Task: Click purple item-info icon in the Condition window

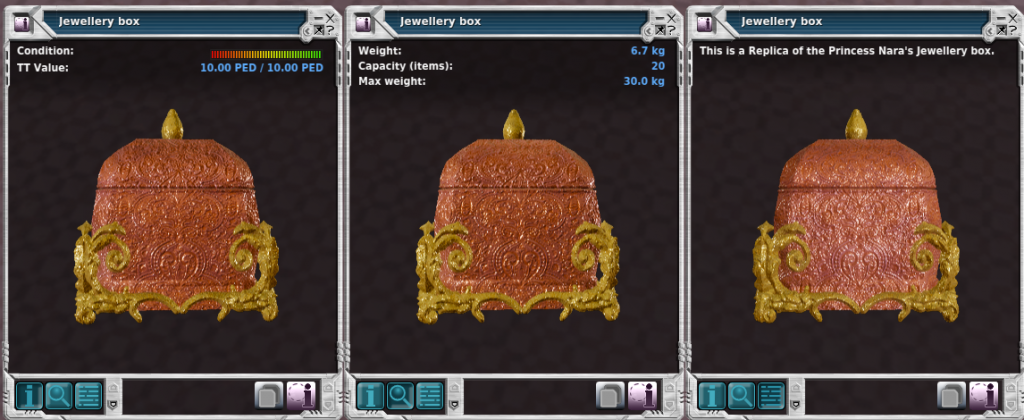Action: 301,394
